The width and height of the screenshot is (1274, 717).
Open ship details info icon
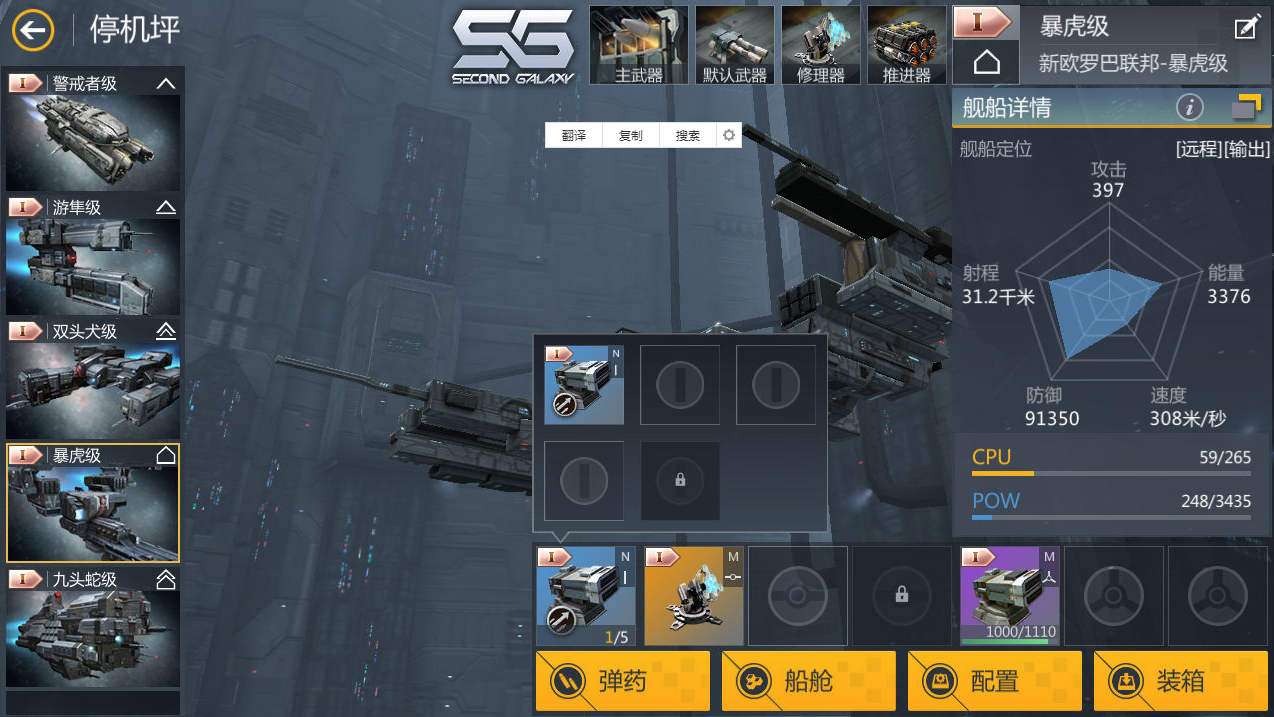[1189, 106]
